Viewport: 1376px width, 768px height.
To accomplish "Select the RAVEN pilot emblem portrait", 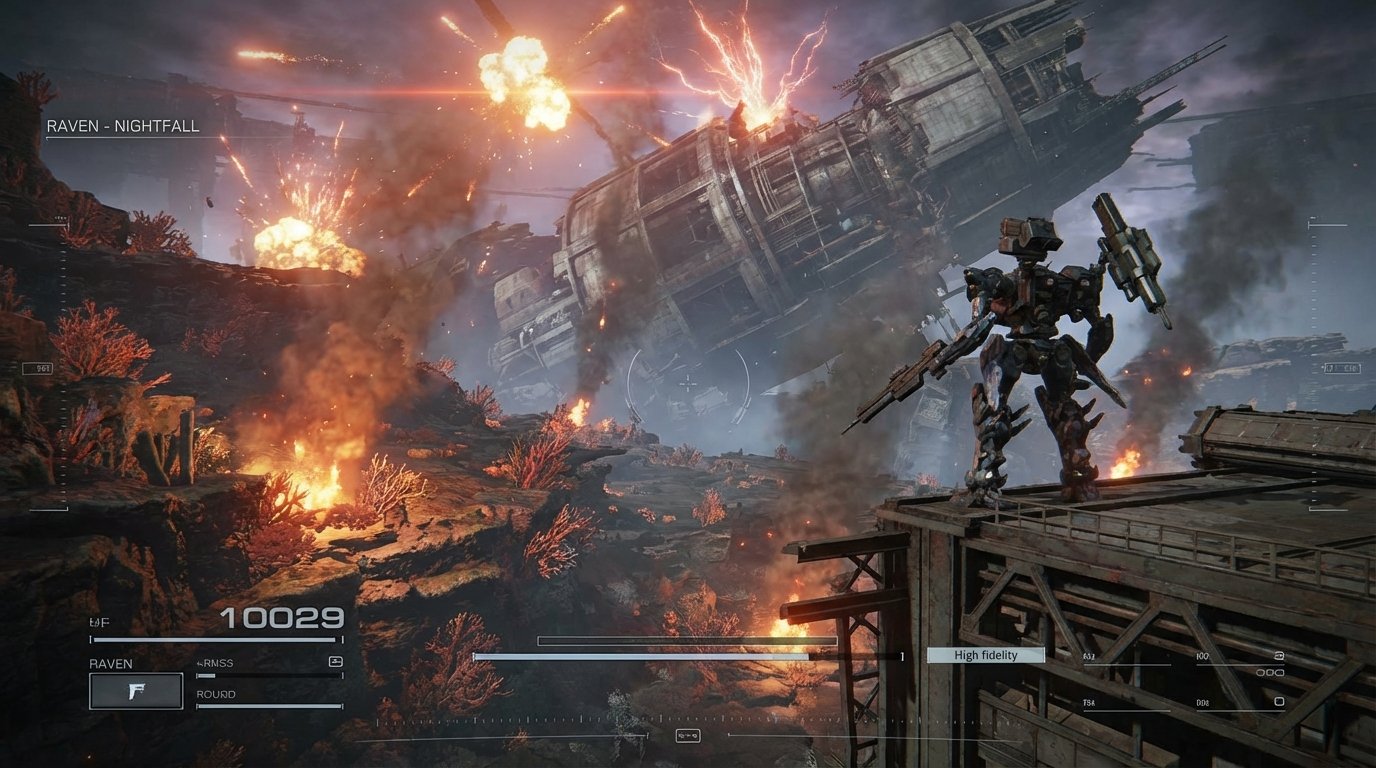I will [136, 692].
